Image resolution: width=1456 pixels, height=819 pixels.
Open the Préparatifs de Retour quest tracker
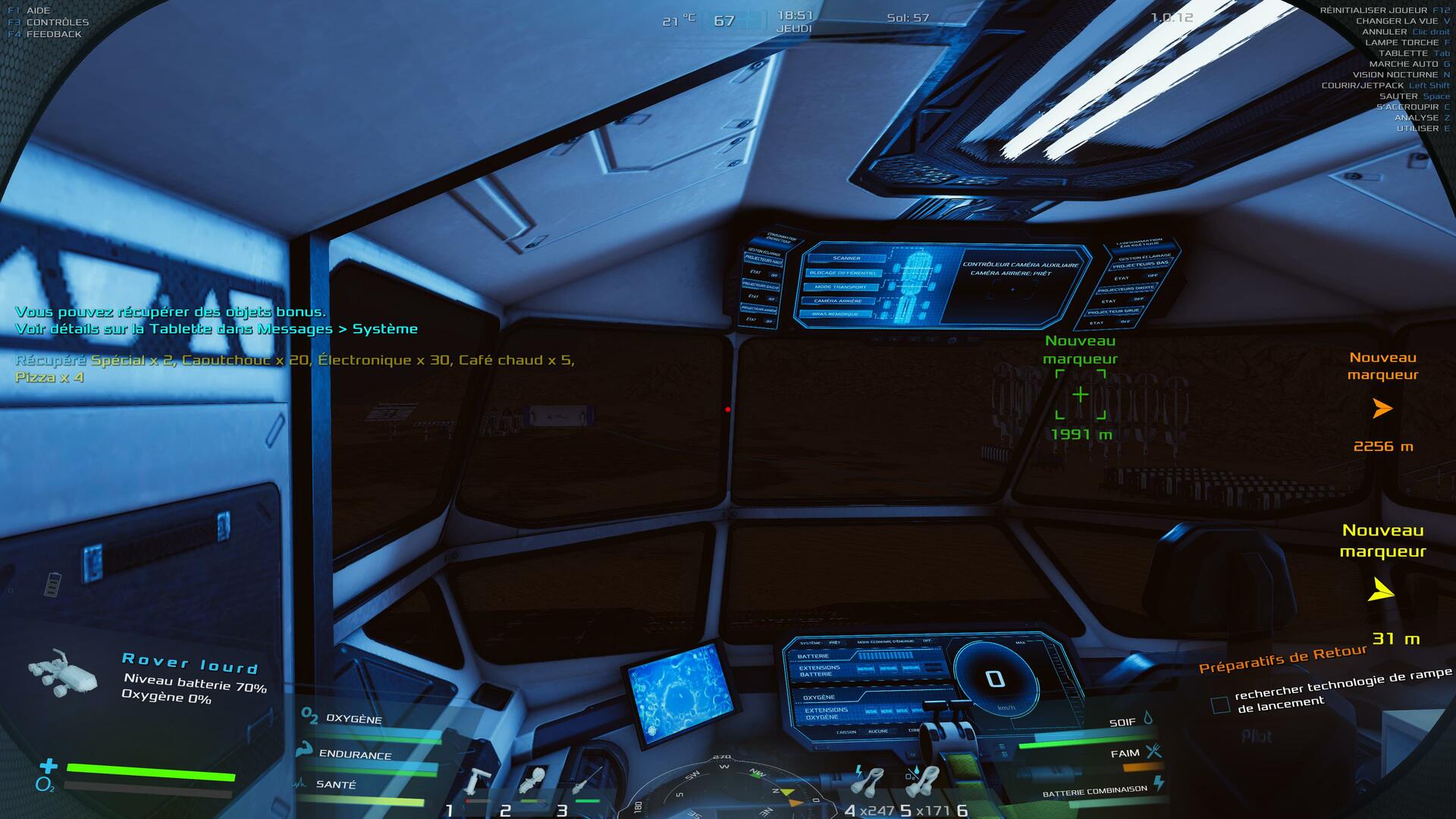pyautogui.click(x=1282, y=658)
